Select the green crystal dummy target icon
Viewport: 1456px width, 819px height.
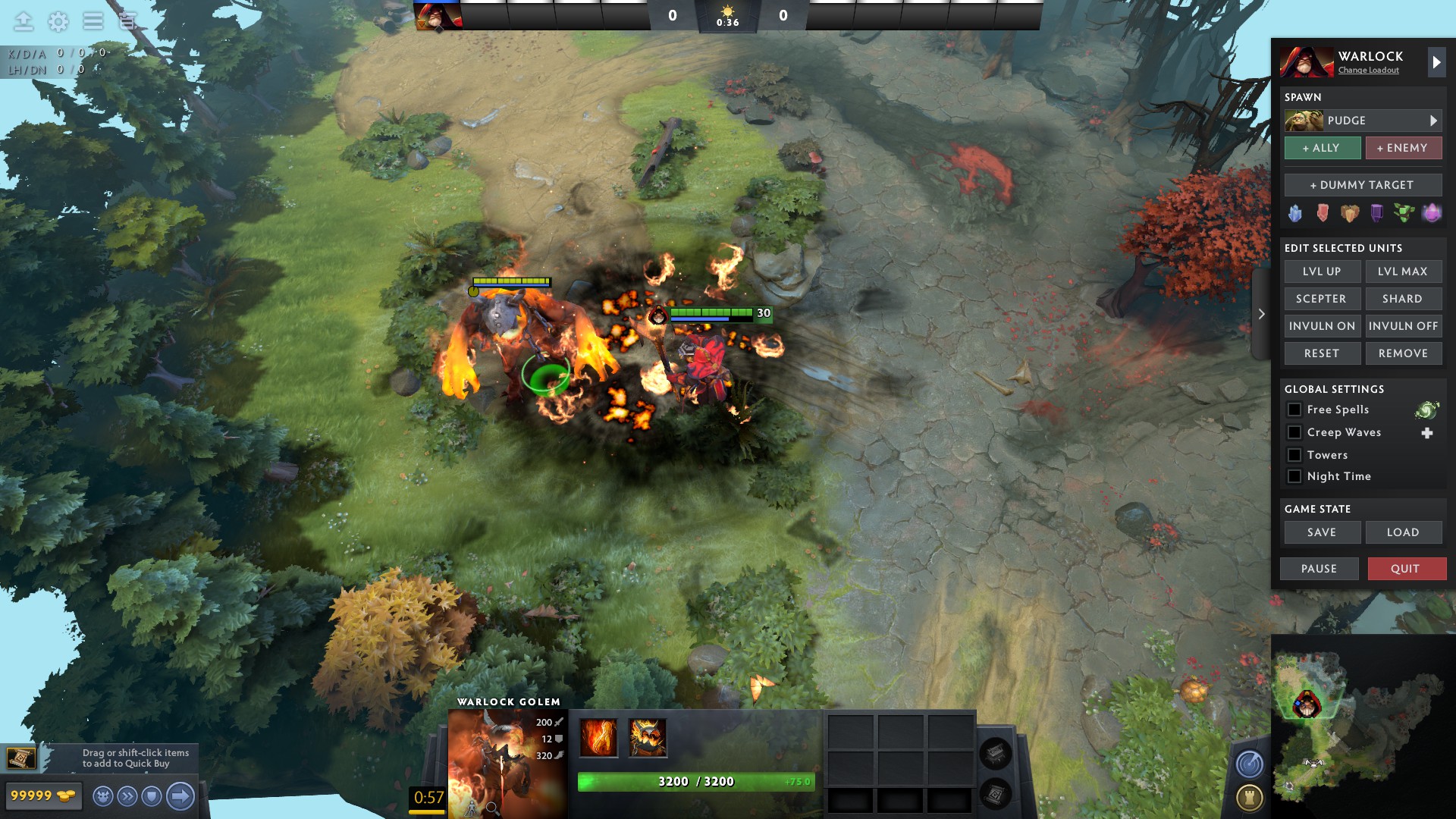1405,214
